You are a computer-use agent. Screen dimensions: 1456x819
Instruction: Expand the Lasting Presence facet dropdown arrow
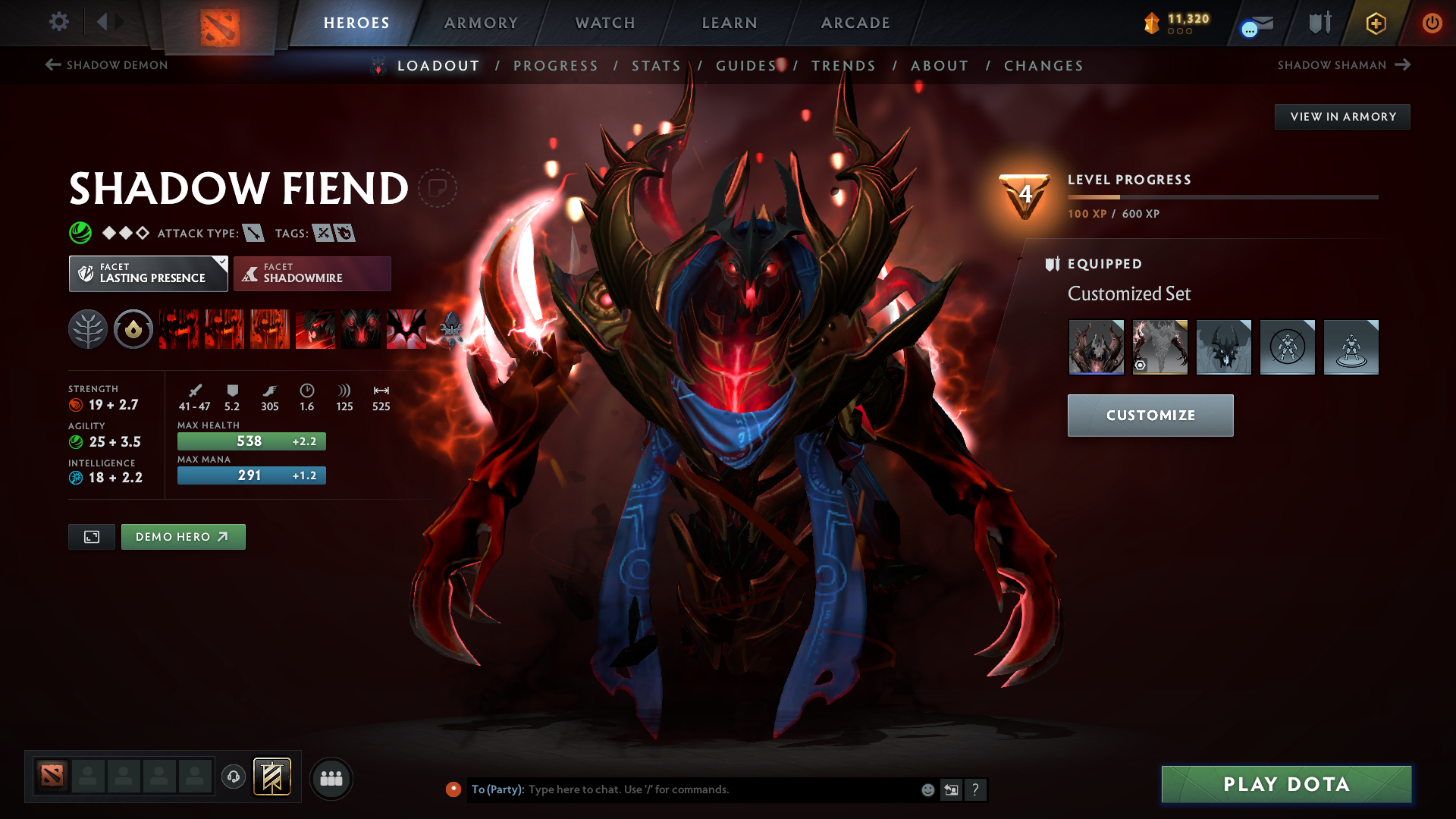[x=221, y=263]
